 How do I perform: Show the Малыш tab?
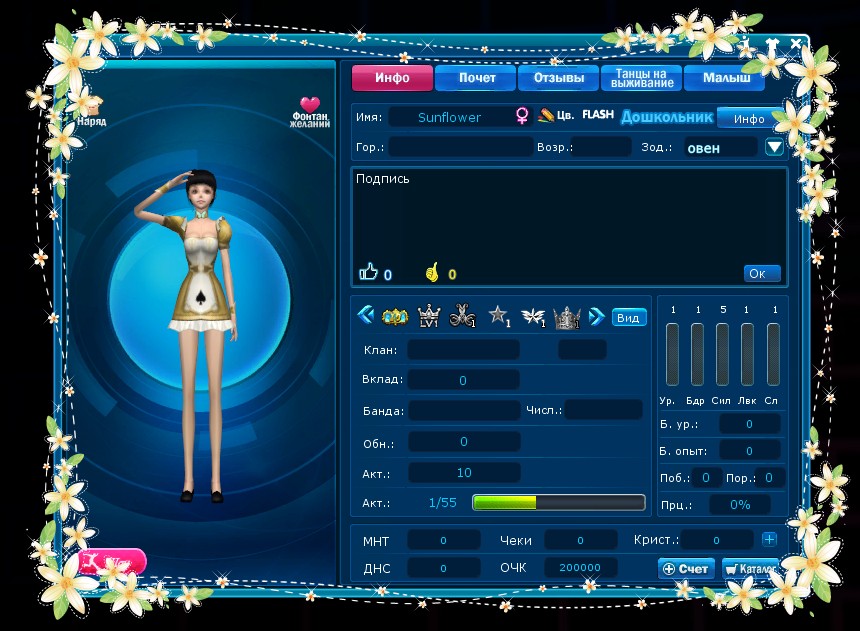pos(725,78)
